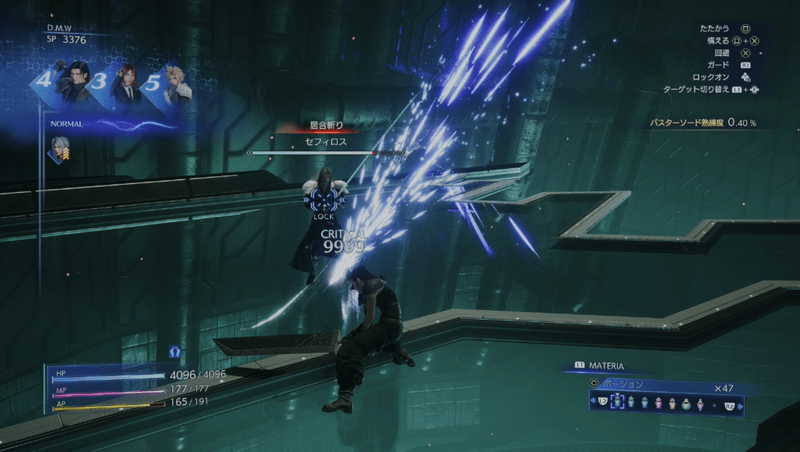Image resolution: width=800 pixels, height=452 pixels.
Task: Use the highlighted potion item slot
Action: coord(616,403)
